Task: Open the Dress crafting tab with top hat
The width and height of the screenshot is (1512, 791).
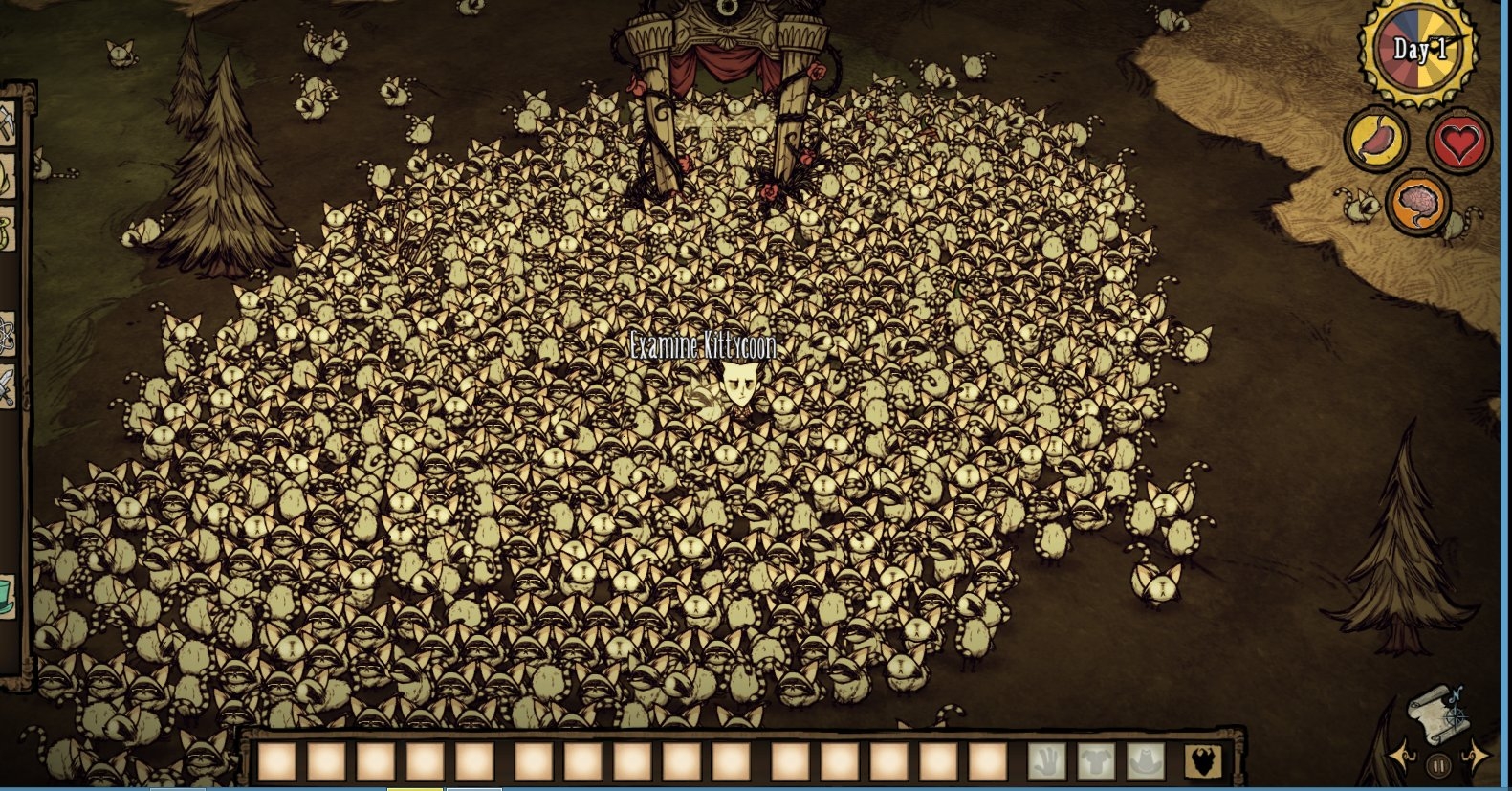Action: [x=6, y=597]
